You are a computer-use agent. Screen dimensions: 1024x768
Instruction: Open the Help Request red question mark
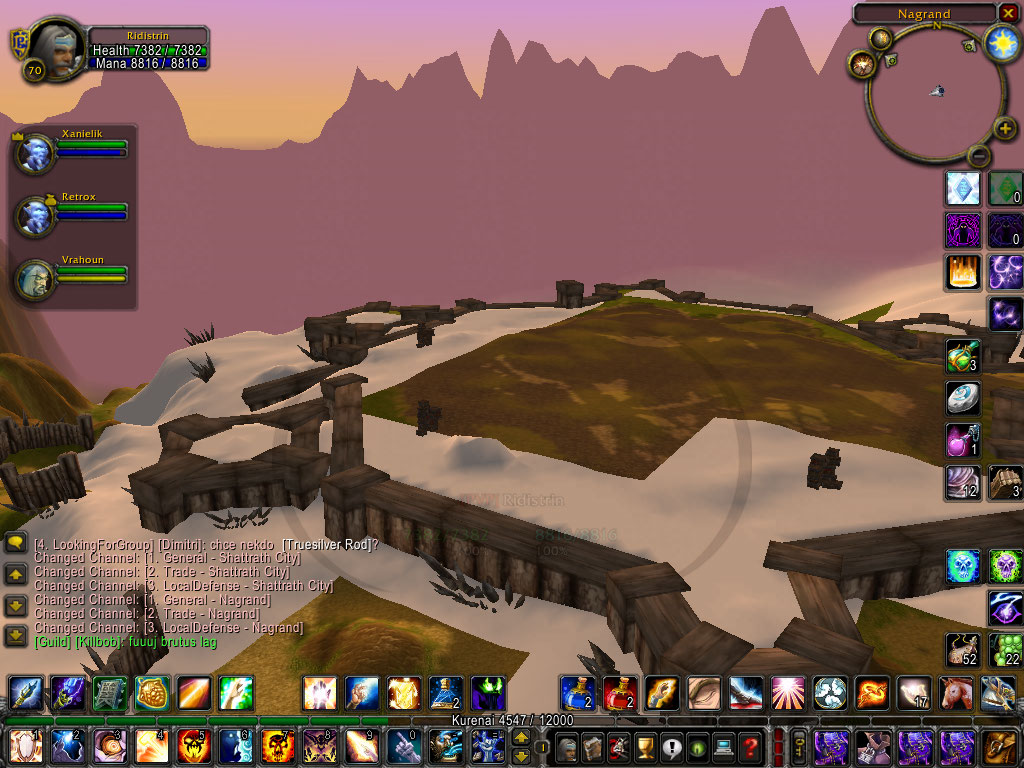pos(750,747)
